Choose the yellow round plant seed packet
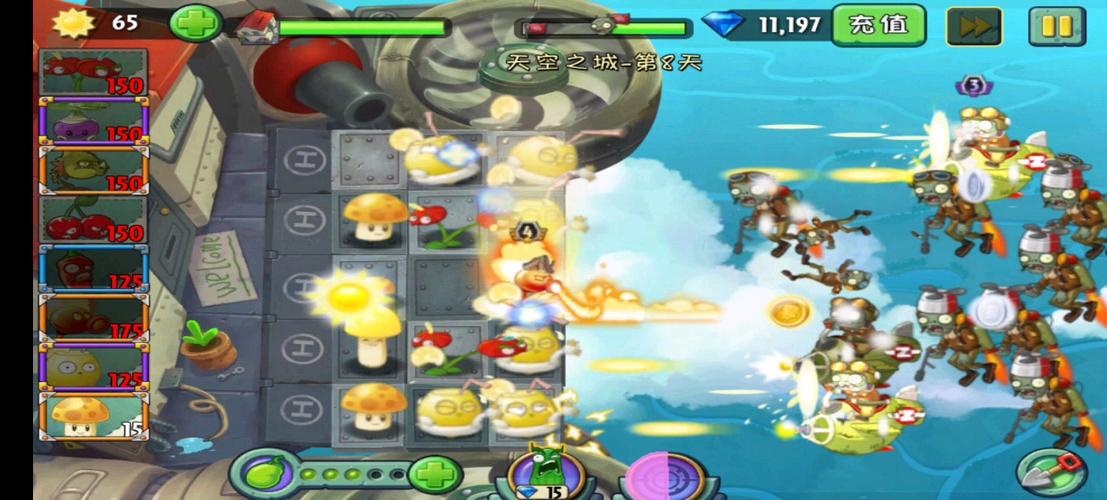Screen dimensions: 1107x500 93,366
